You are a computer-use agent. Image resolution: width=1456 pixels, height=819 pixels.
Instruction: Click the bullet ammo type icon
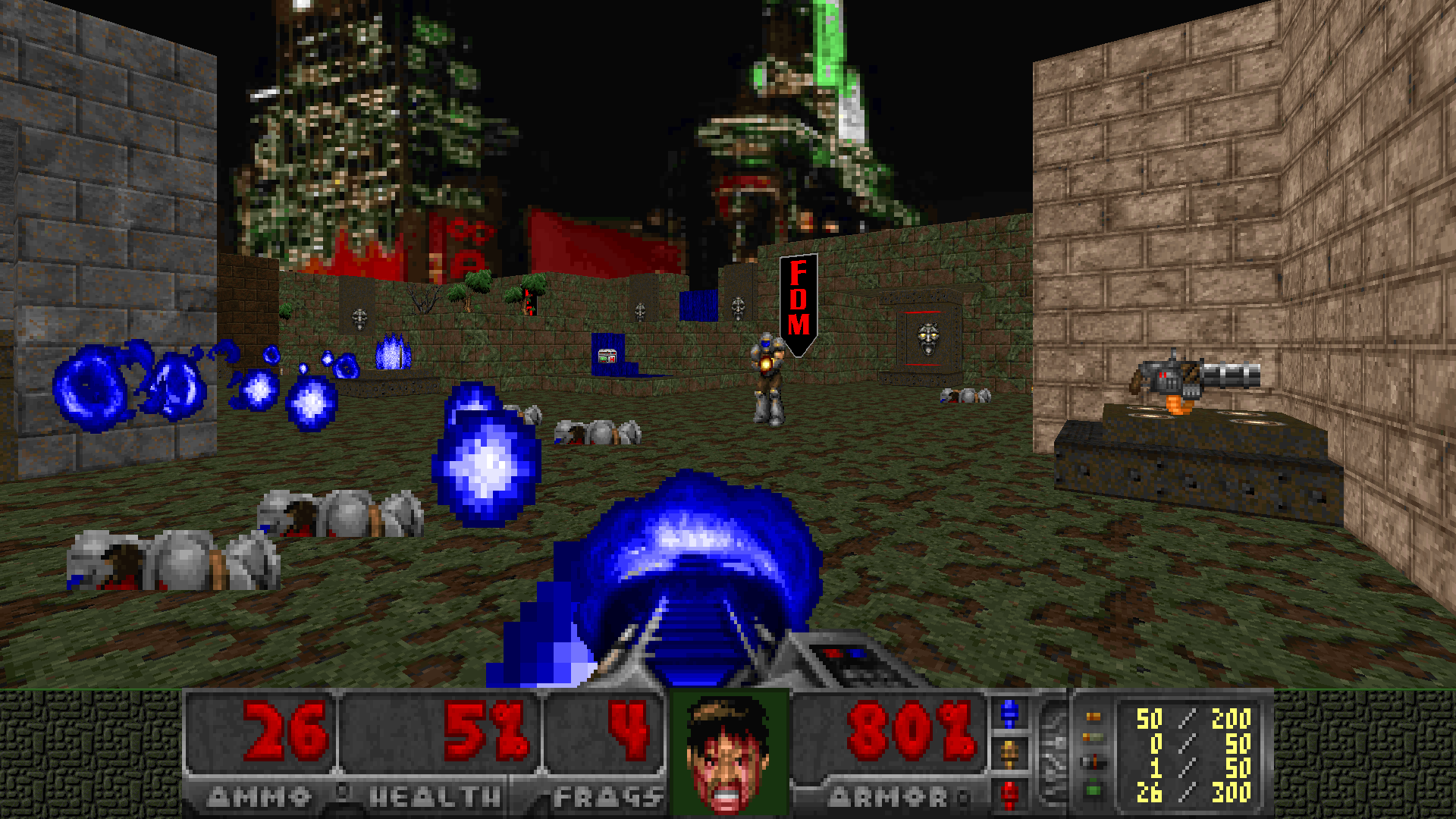pyautogui.click(x=1094, y=717)
